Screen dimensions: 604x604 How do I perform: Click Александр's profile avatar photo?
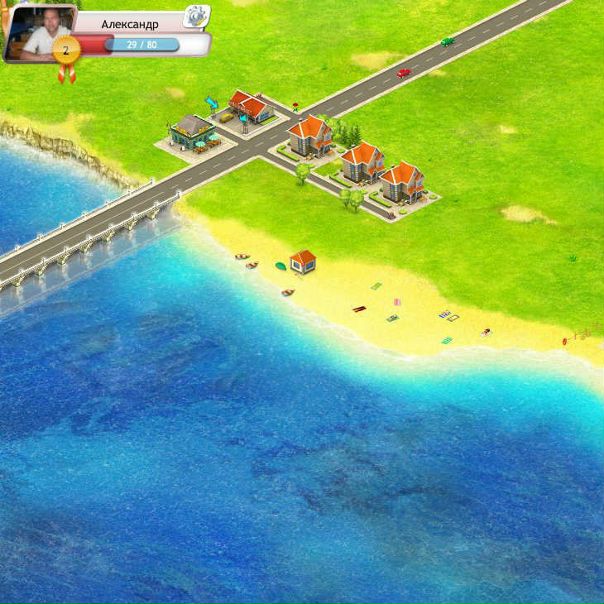click(36, 30)
